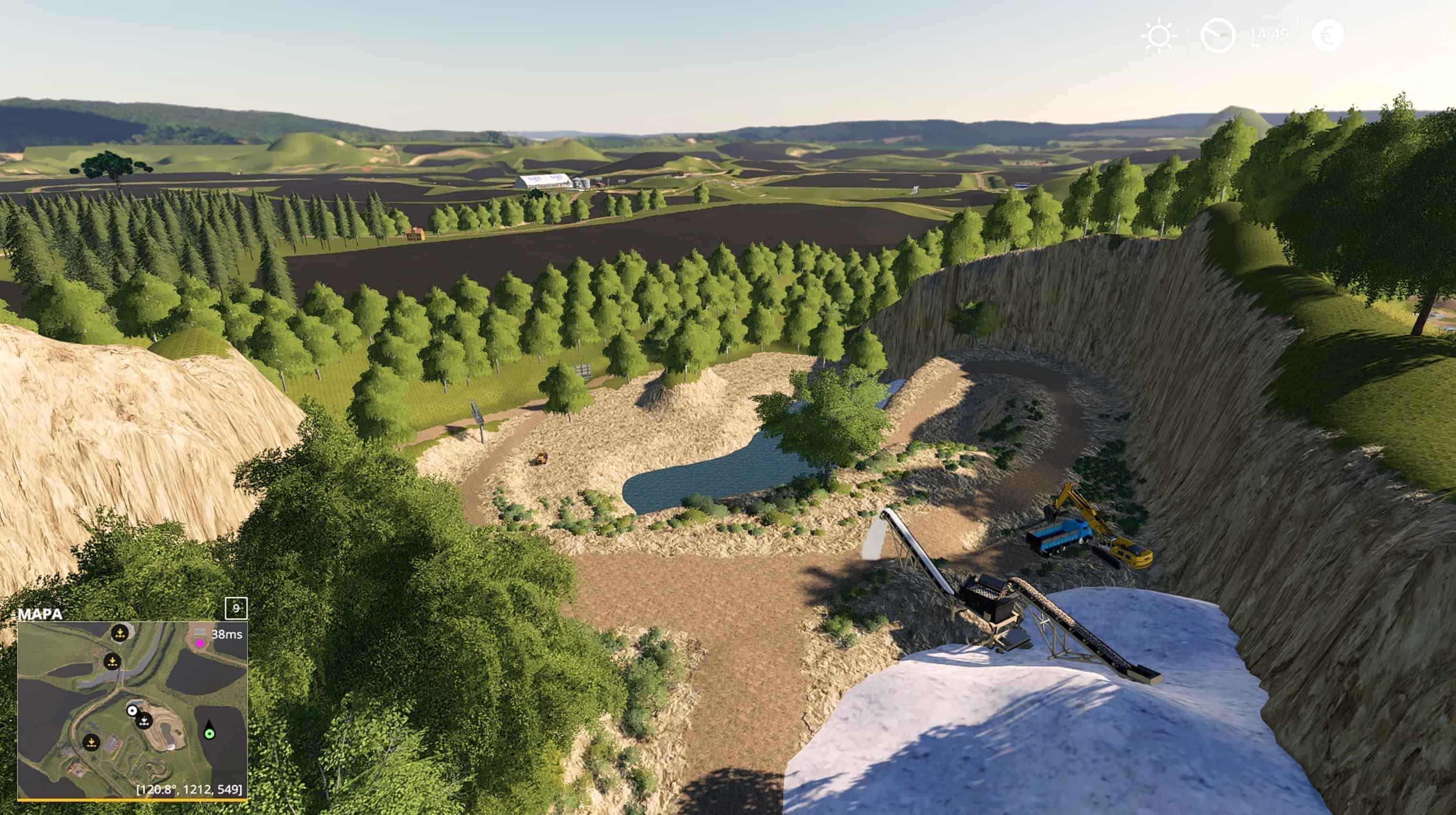Click the sun weather icon in the HUD
This screenshot has height=815, width=1456.
click(1159, 37)
